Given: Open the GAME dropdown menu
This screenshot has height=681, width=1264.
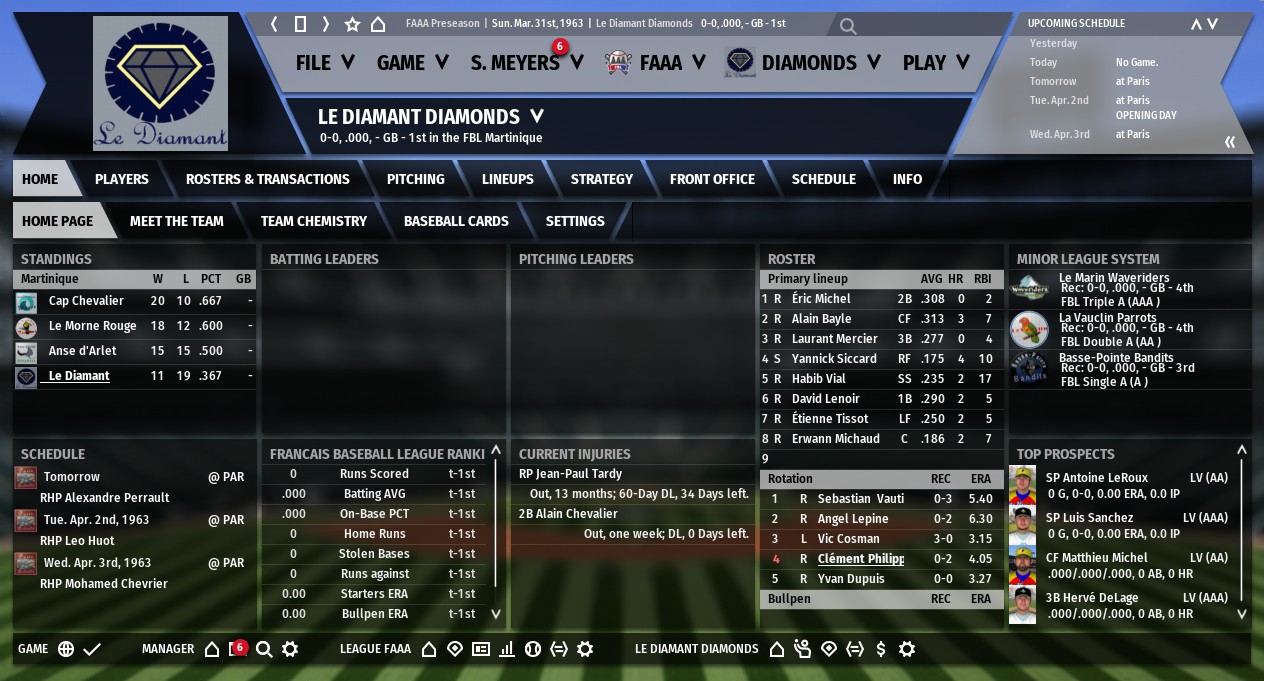Looking at the screenshot, I should 411,63.
